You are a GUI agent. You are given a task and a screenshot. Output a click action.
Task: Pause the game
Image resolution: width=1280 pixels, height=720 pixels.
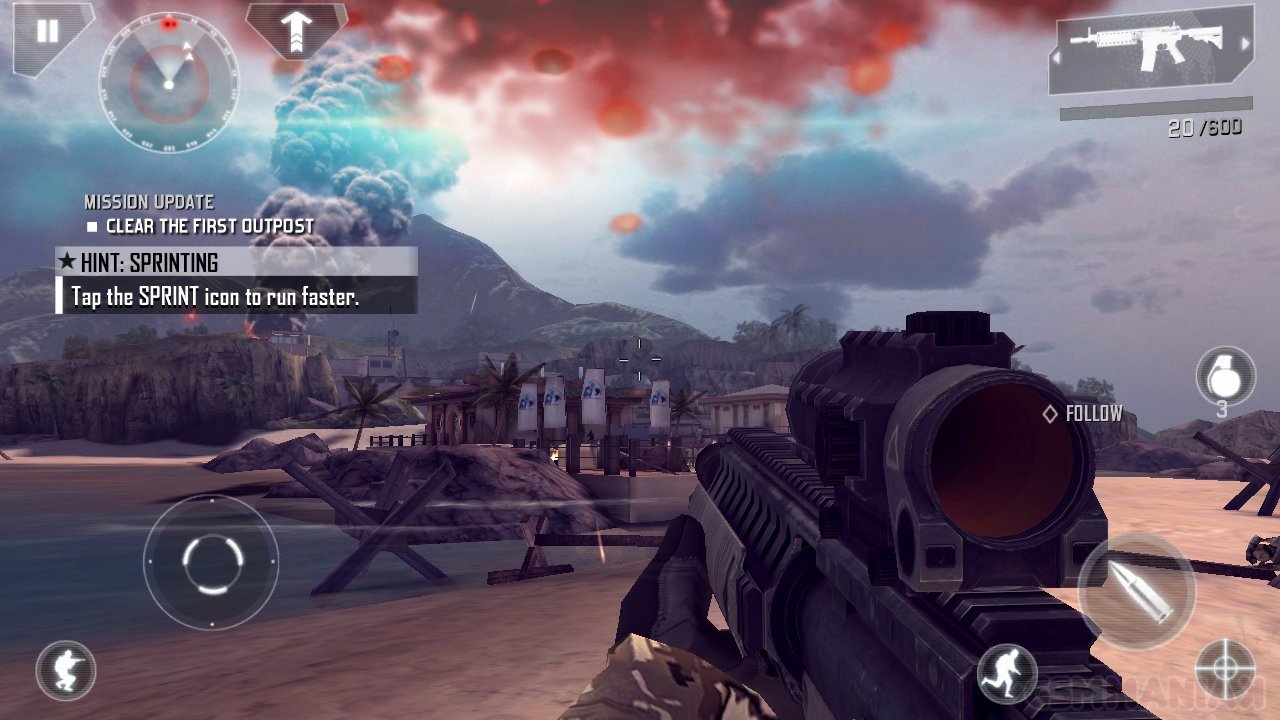(46, 31)
